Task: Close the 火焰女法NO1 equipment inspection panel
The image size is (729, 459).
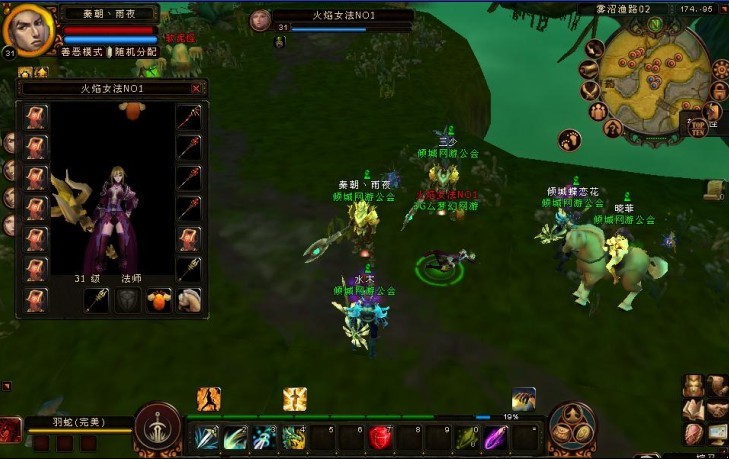Action: click(195, 88)
